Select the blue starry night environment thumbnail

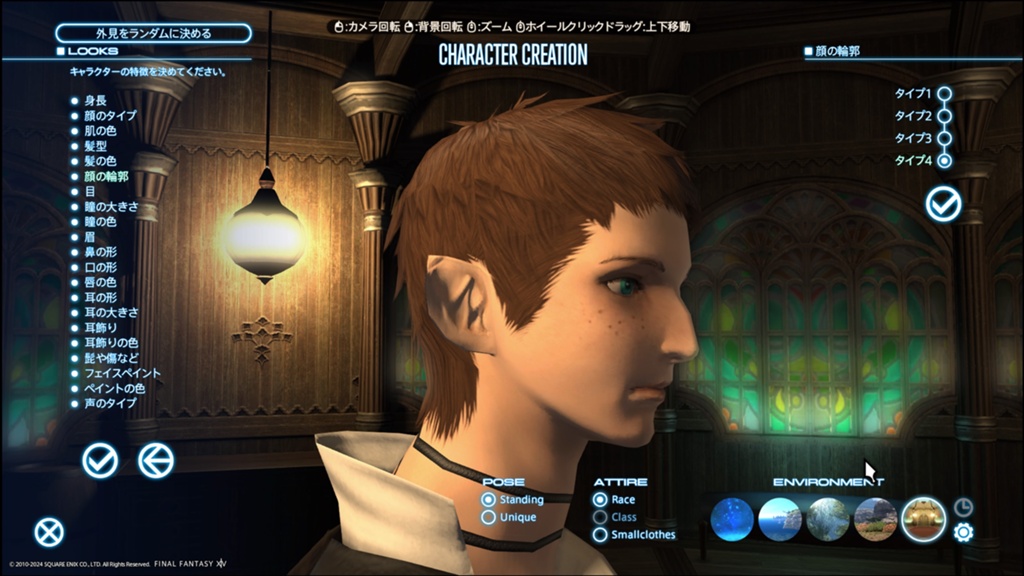[x=732, y=520]
